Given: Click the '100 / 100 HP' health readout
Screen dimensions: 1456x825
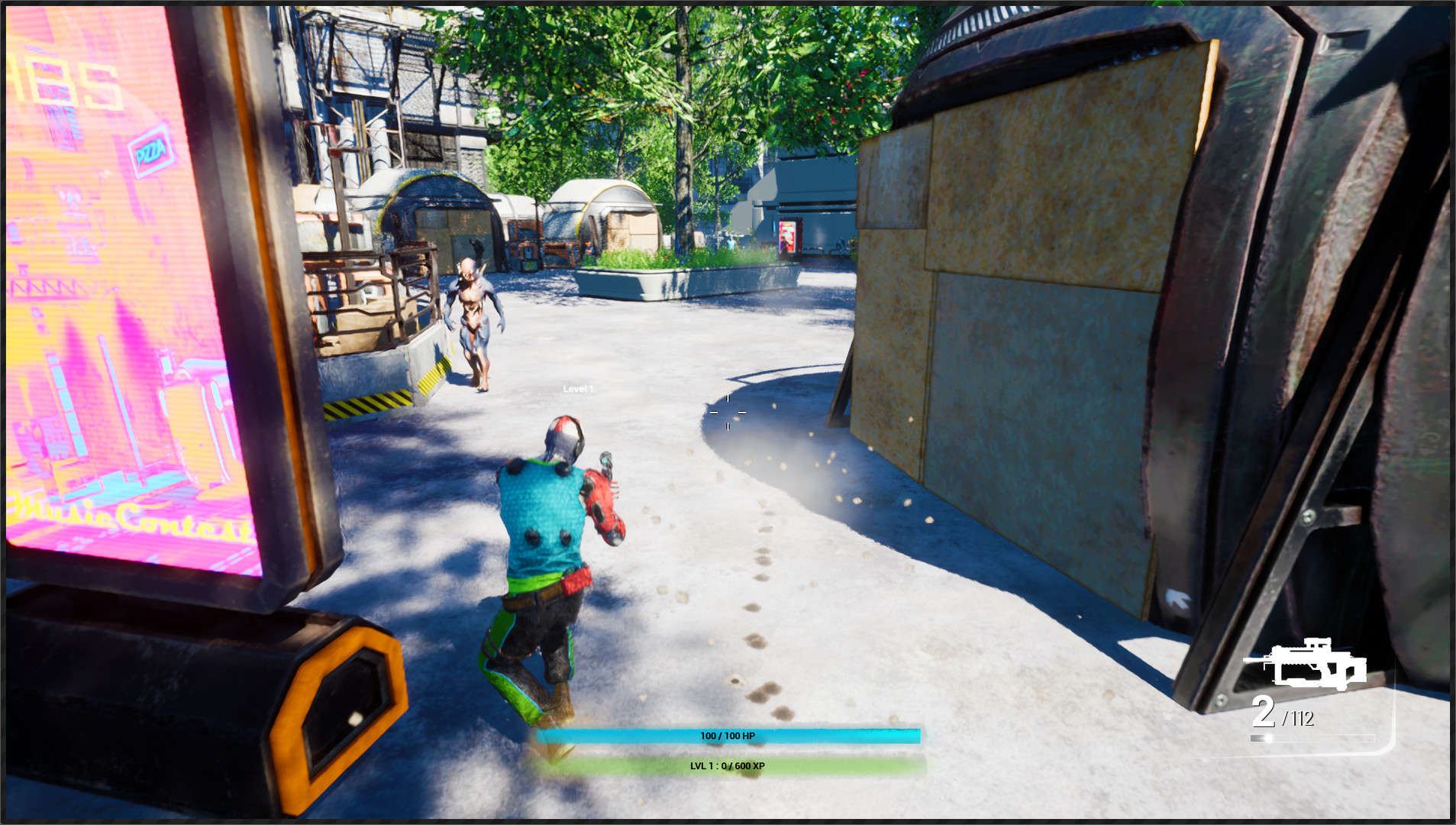Looking at the screenshot, I should 731,736.
